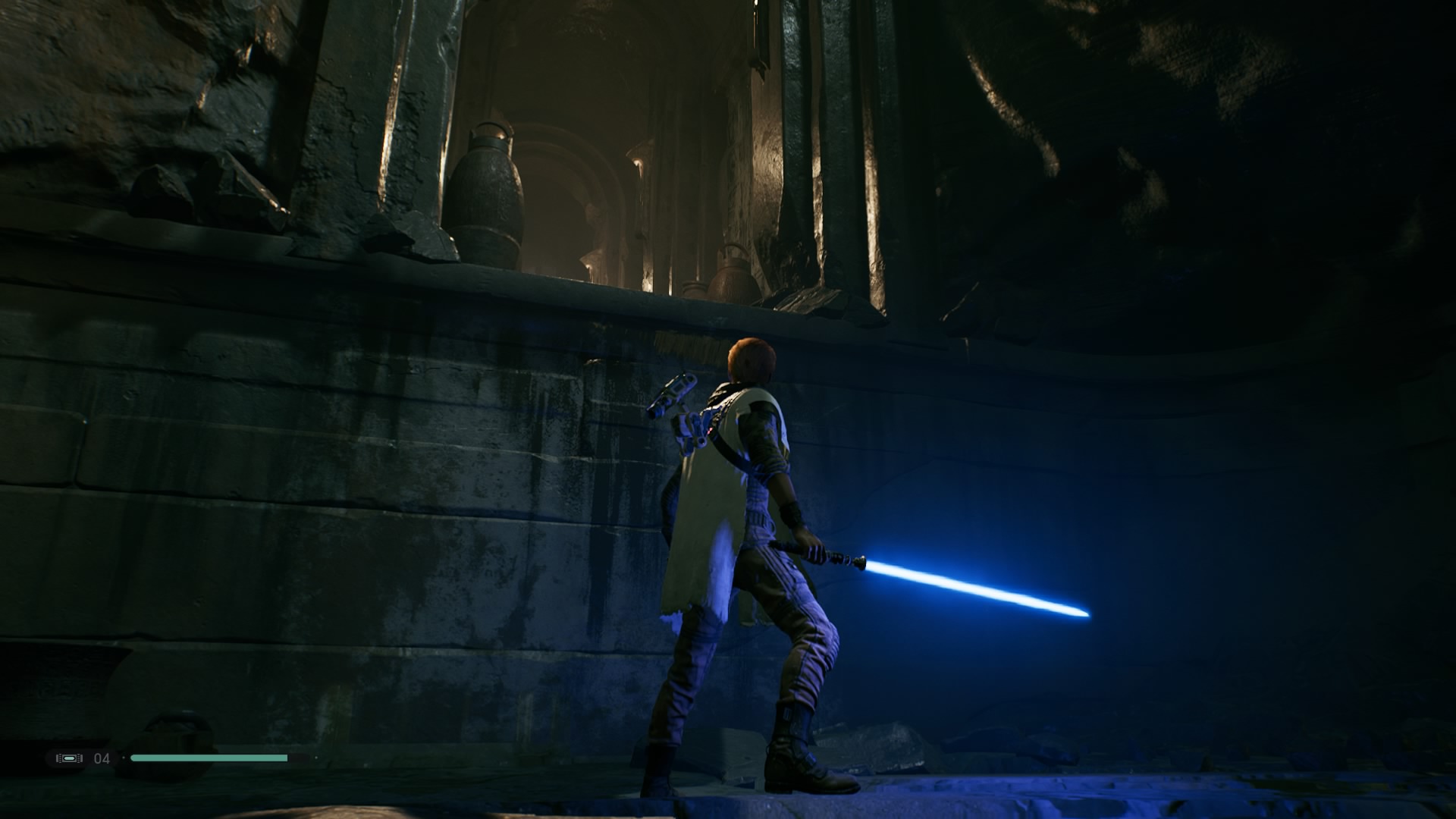Click the small dot left of the health bar
The height and width of the screenshot is (819, 1456).
click(x=124, y=757)
